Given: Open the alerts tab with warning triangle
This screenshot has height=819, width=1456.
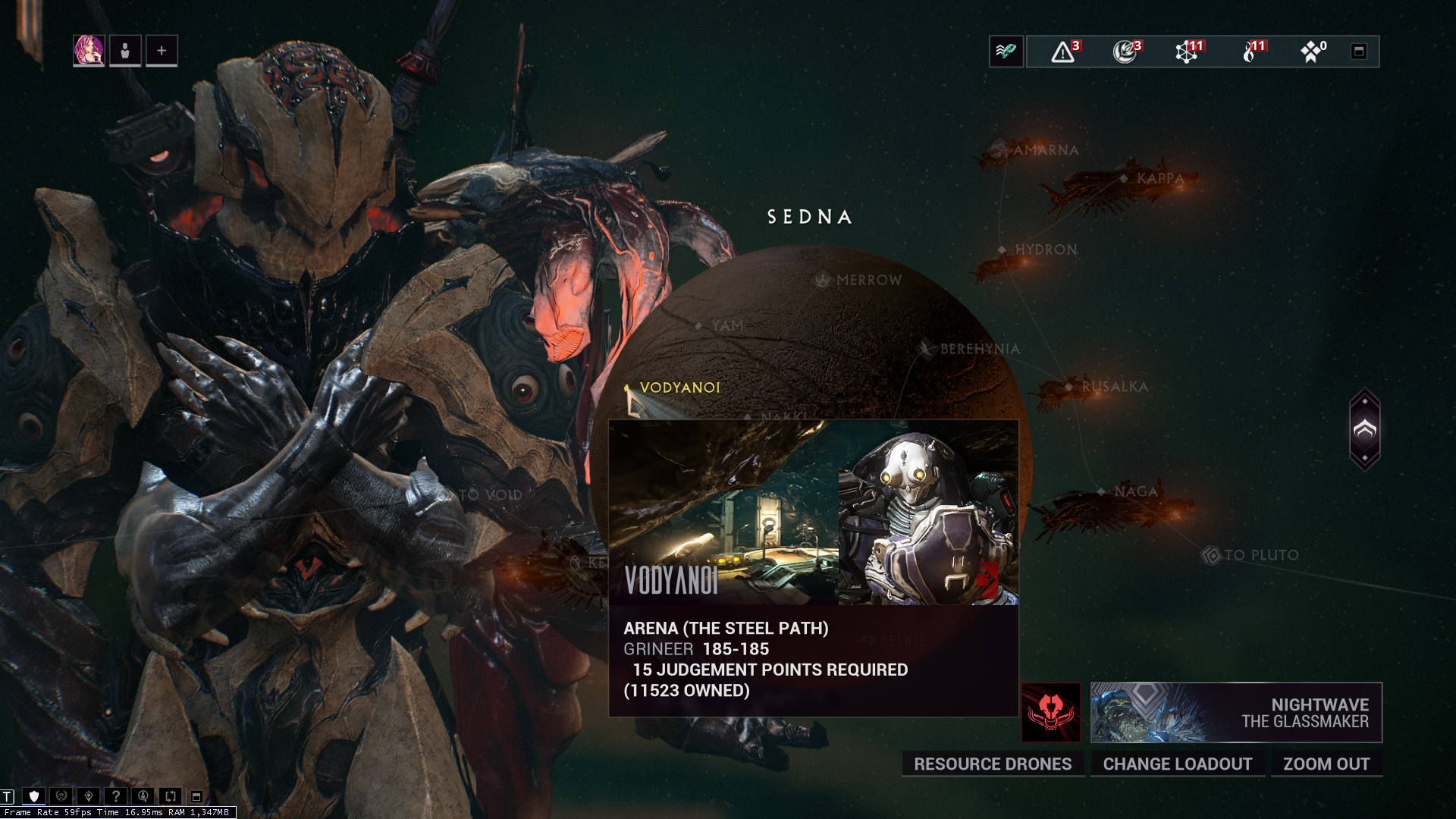Looking at the screenshot, I should [1063, 52].
